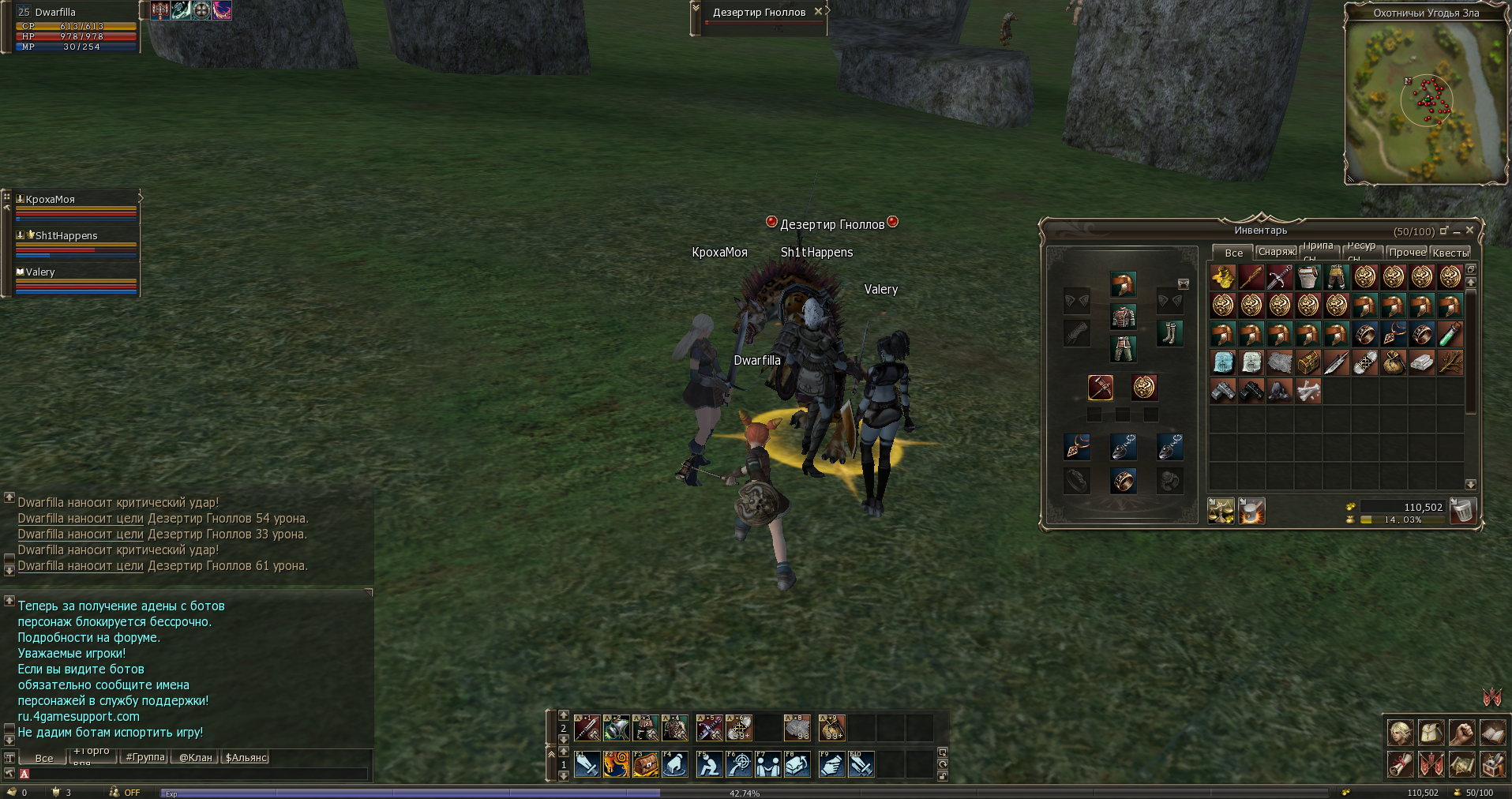Screen dimensions: 1512x799
Task: Select the treasure chest item in inventory
Action: [x=1308, y=363]
